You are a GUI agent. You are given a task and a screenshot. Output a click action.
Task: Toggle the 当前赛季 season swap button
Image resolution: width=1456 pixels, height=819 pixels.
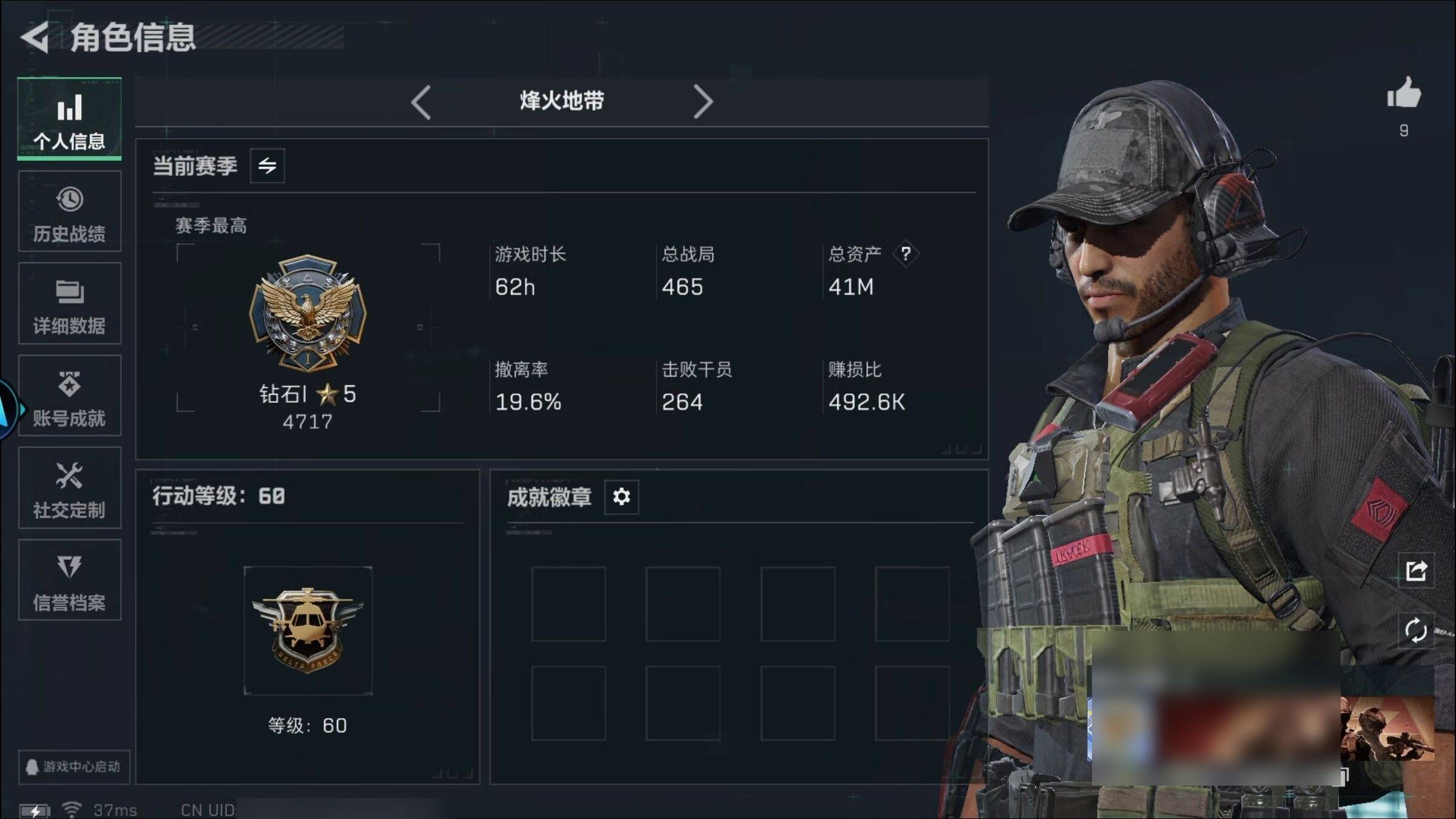pos(267,166)
